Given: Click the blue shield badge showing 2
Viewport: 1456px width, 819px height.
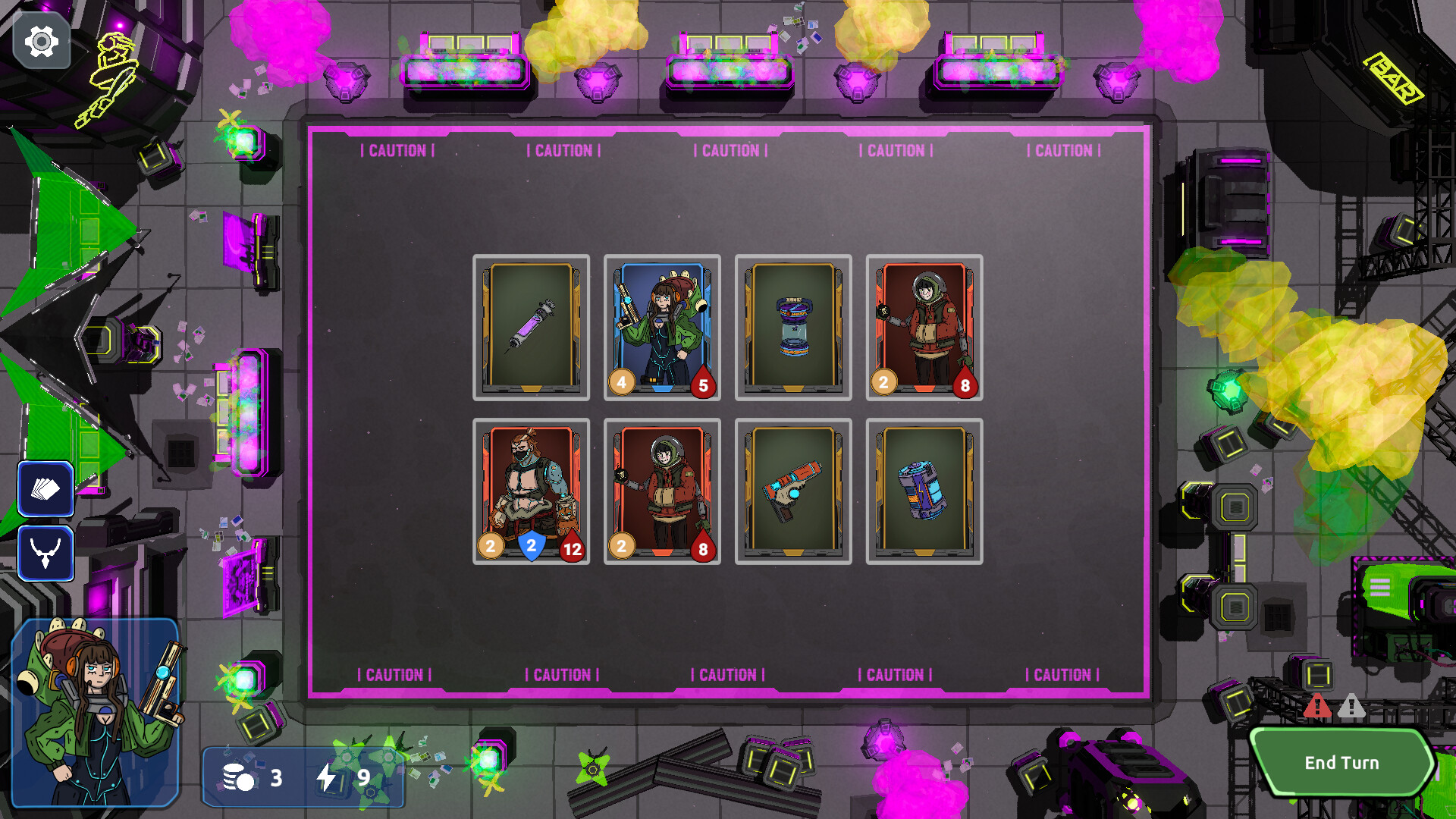Looking at the screenshot, I should pos(529,545).
